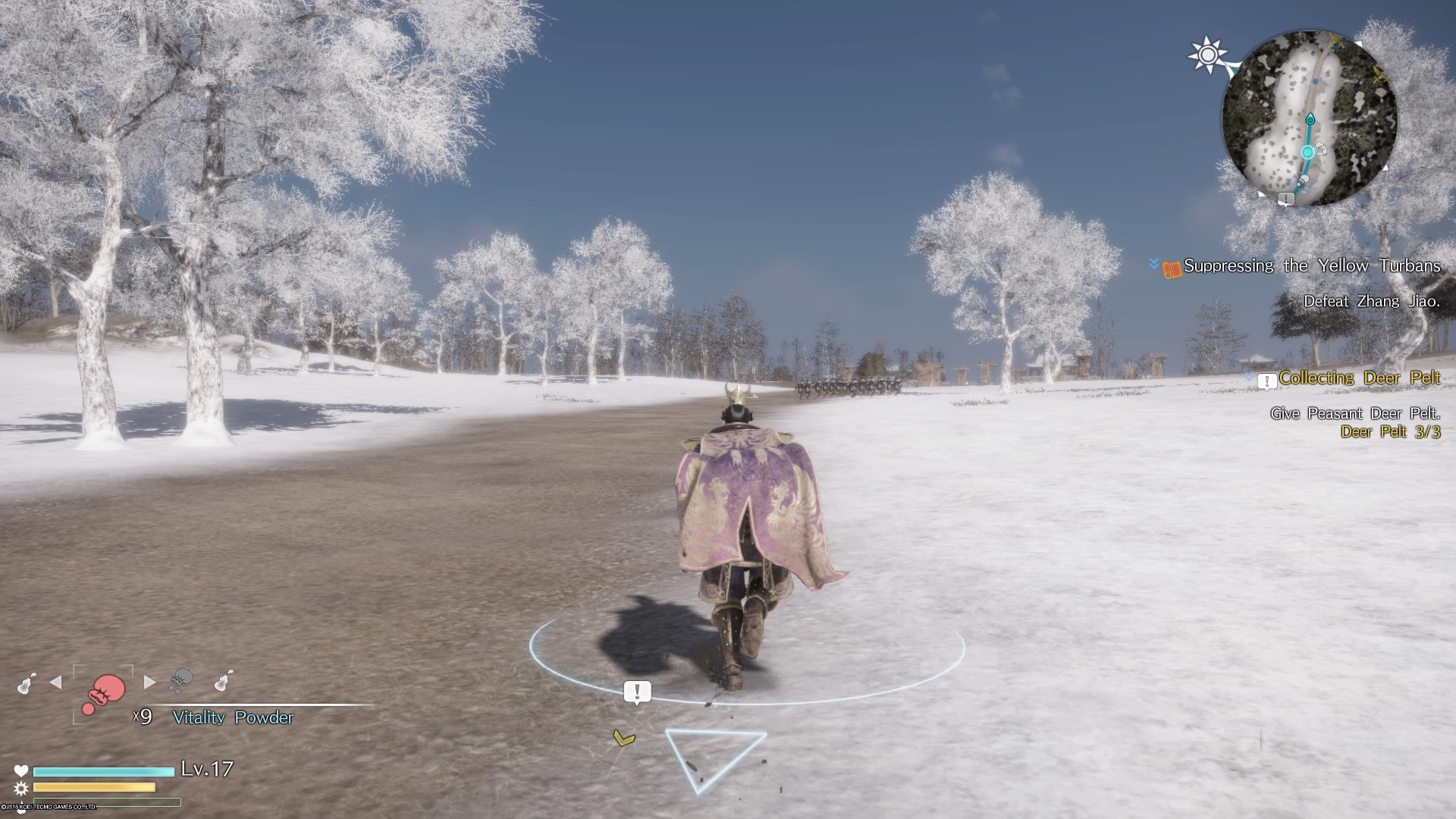Open the Collecting Deer Pelt quest title
1456x819 pixels.
pyautogui.click(x=1360, y=378)
